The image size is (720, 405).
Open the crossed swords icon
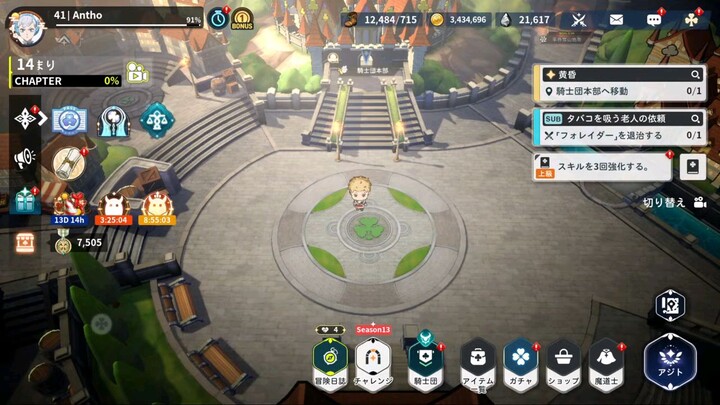coord(578,19)
